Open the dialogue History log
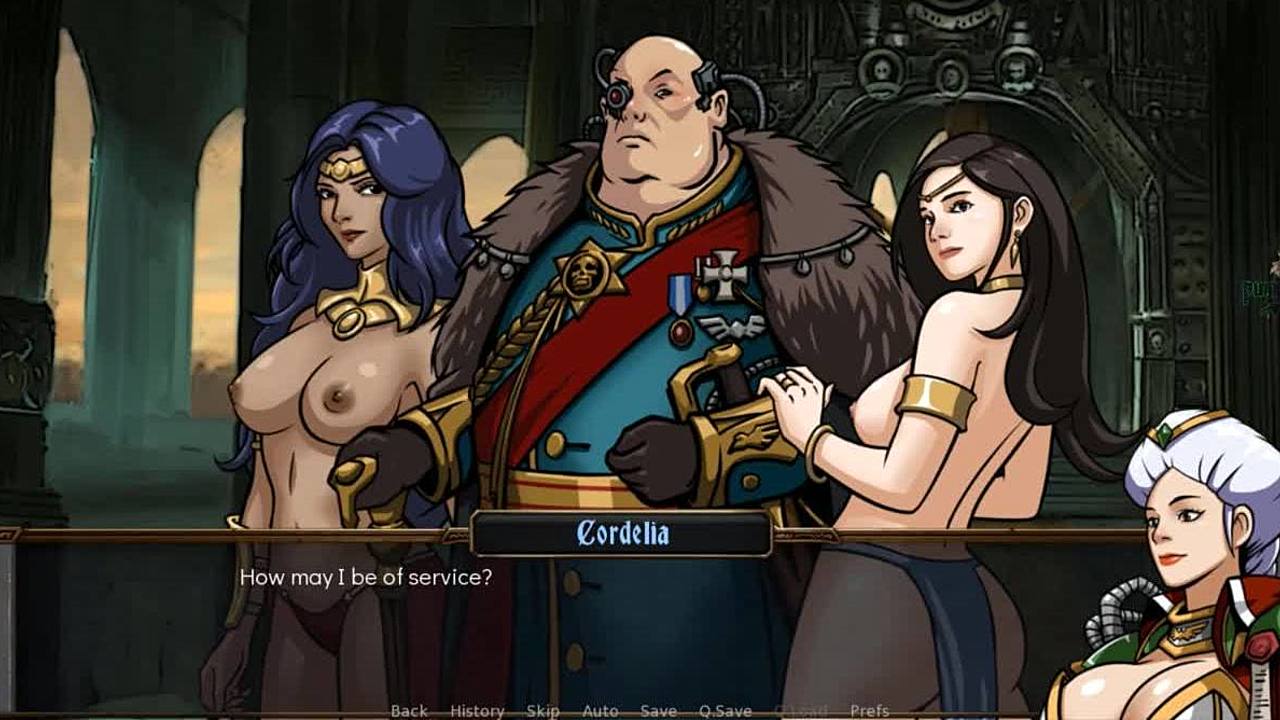 [477, 711]
